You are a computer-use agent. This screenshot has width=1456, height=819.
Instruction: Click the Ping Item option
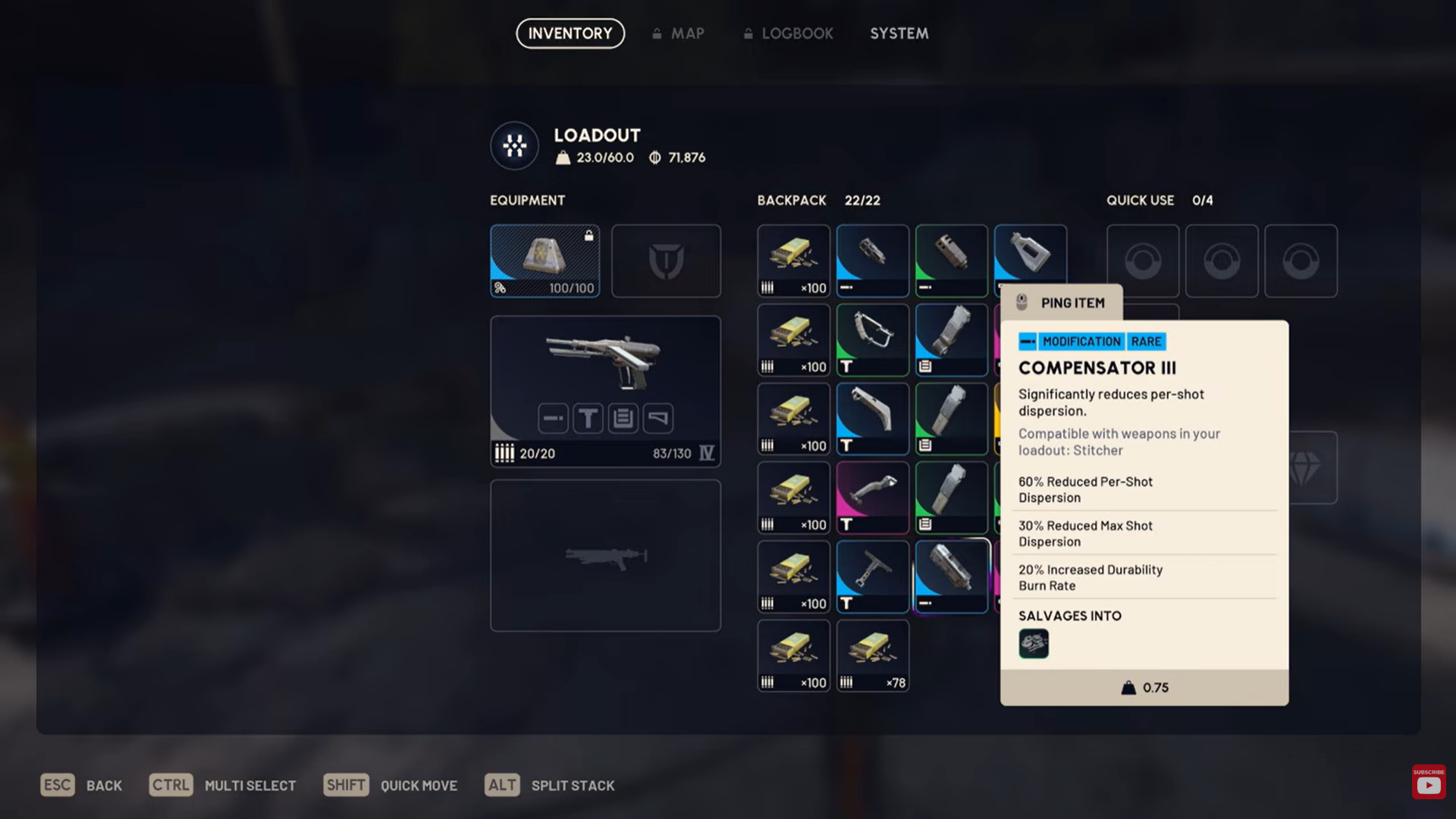click(1061, 303)
